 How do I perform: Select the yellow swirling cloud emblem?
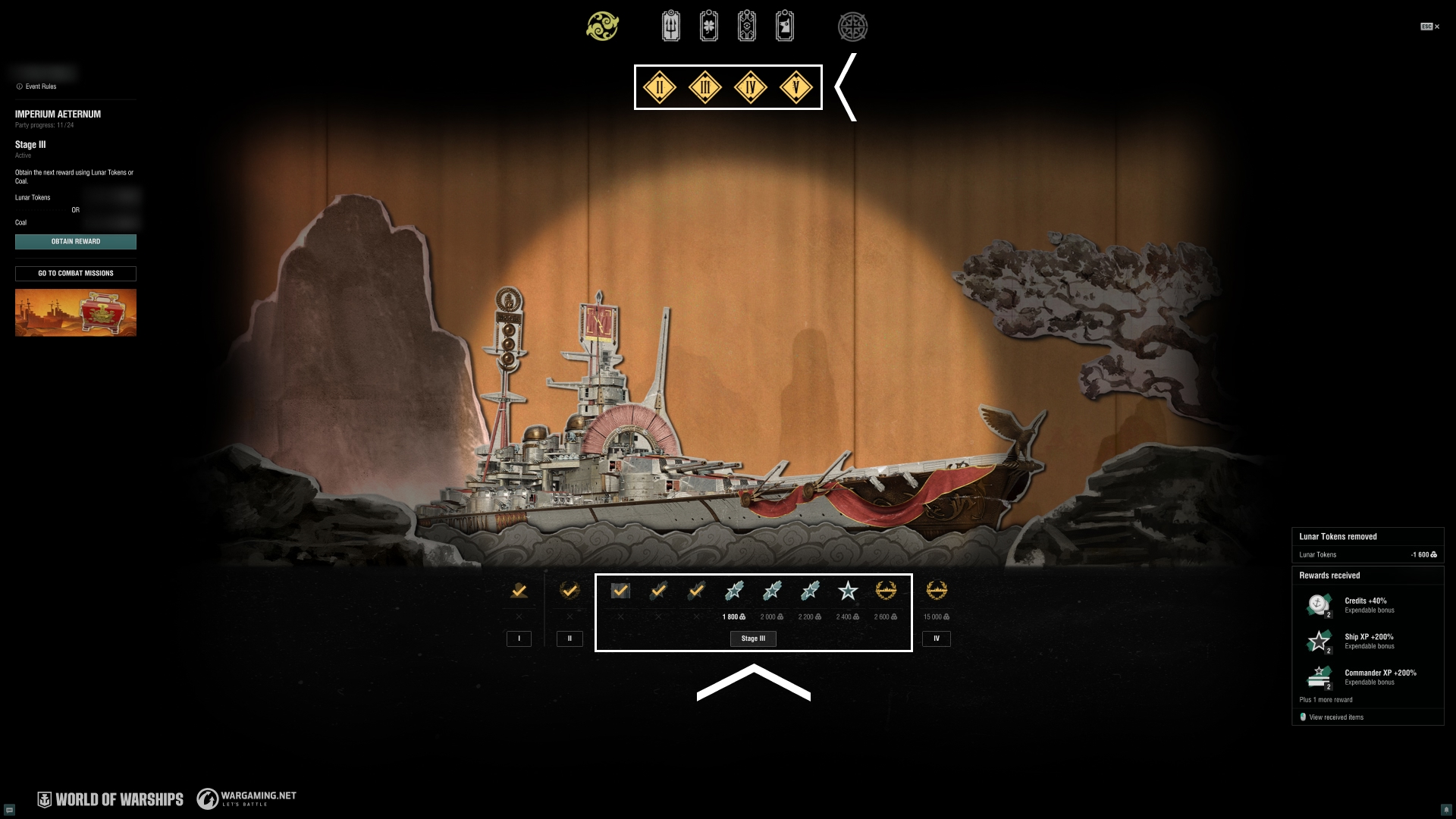point(603,27)
